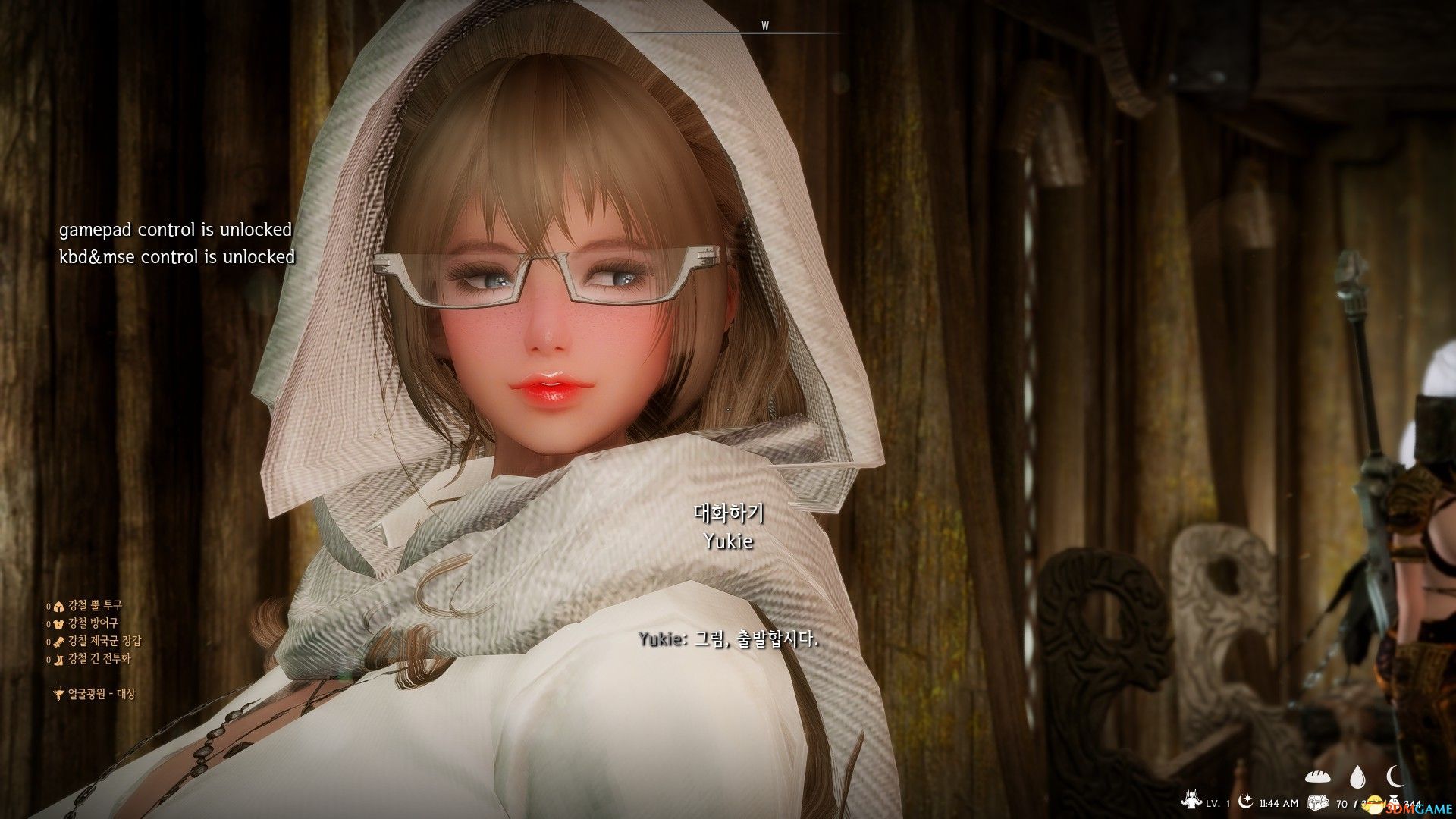Toggle the kbd&mse control unlocked notification
Screen dimensions: 1456x819
(x=176, y=256)
